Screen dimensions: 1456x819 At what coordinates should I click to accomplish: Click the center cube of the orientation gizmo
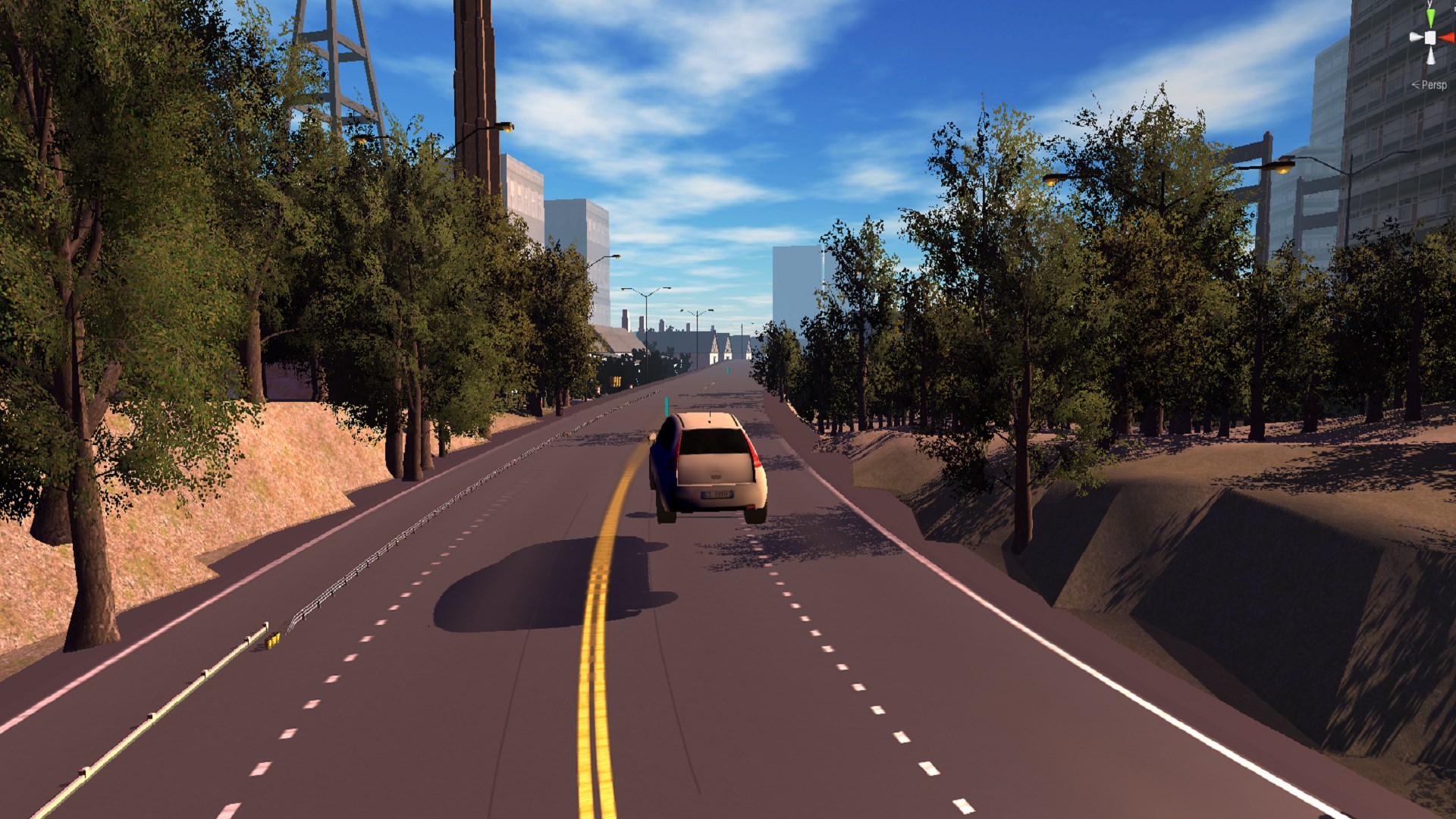pos(1430,38)
